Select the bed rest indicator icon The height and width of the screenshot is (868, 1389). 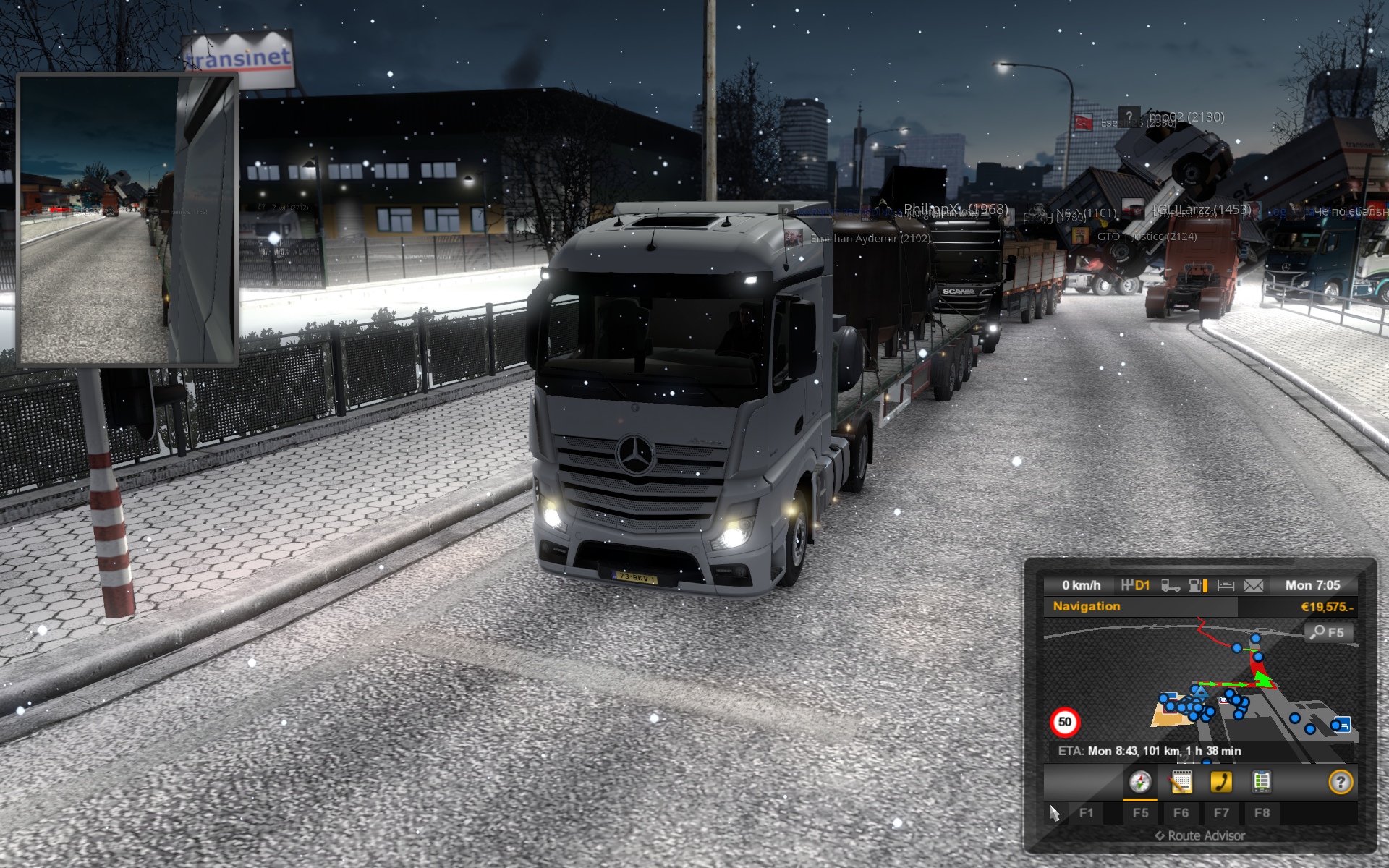pos(1226,585)
